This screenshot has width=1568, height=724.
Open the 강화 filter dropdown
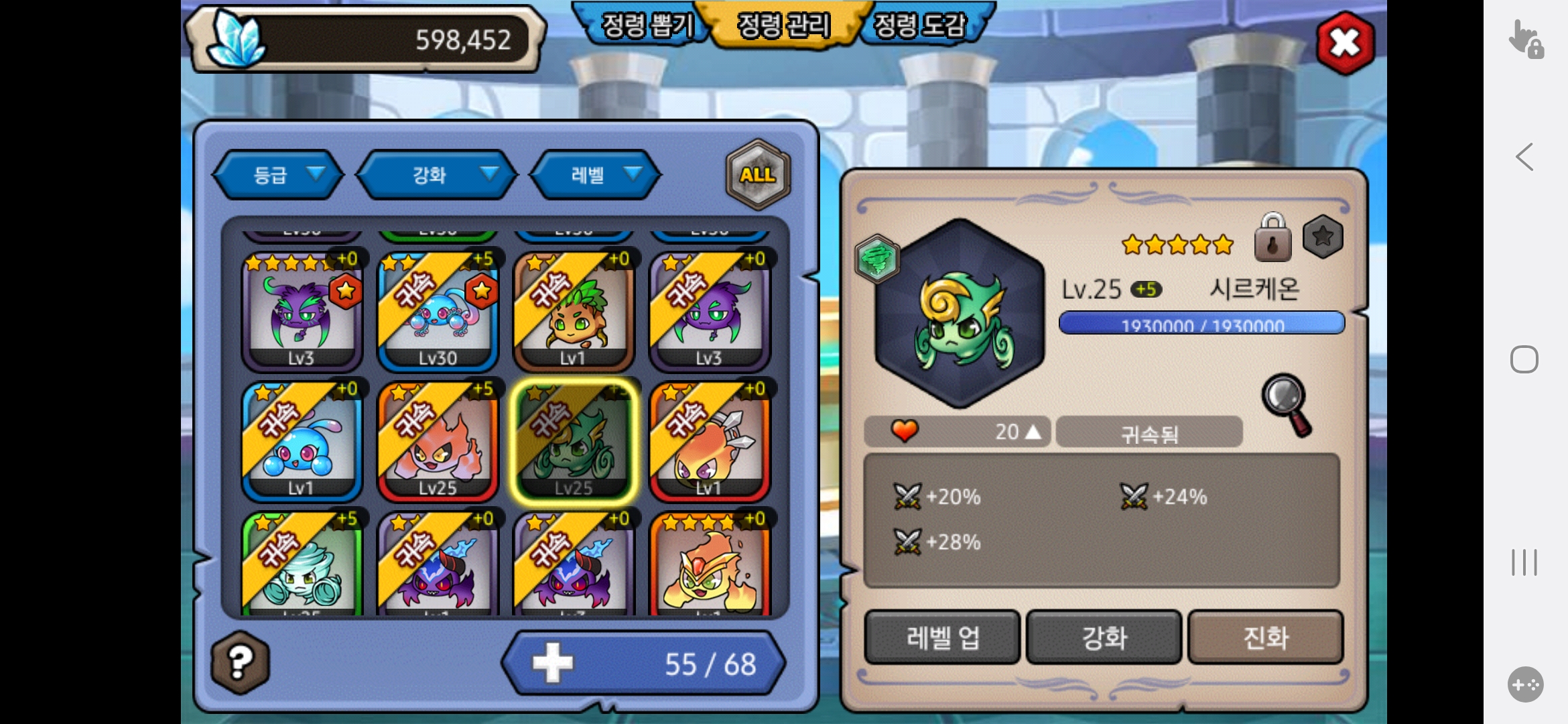click(437, 175)
